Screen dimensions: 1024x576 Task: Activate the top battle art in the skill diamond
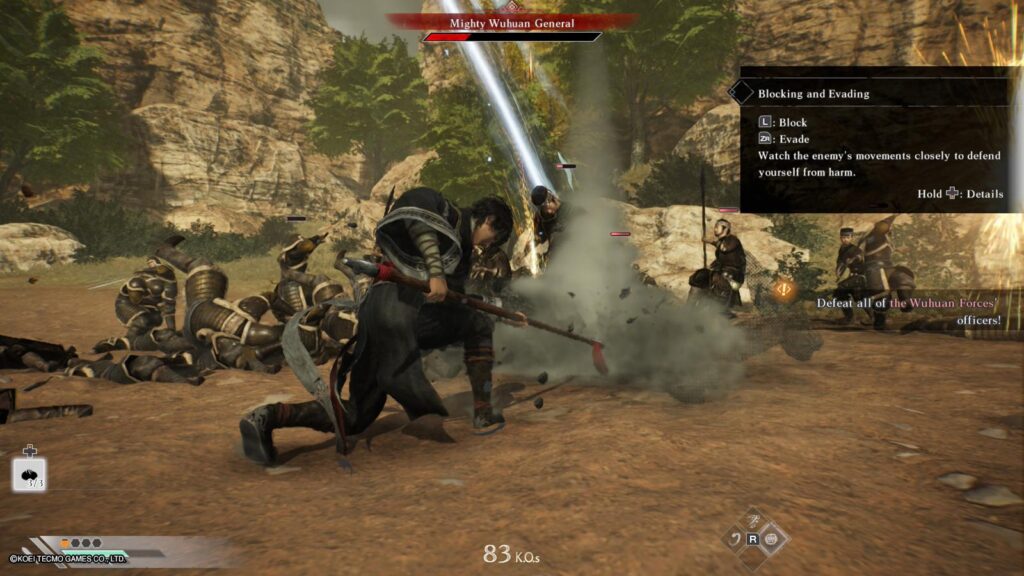(x=754, y=521)
